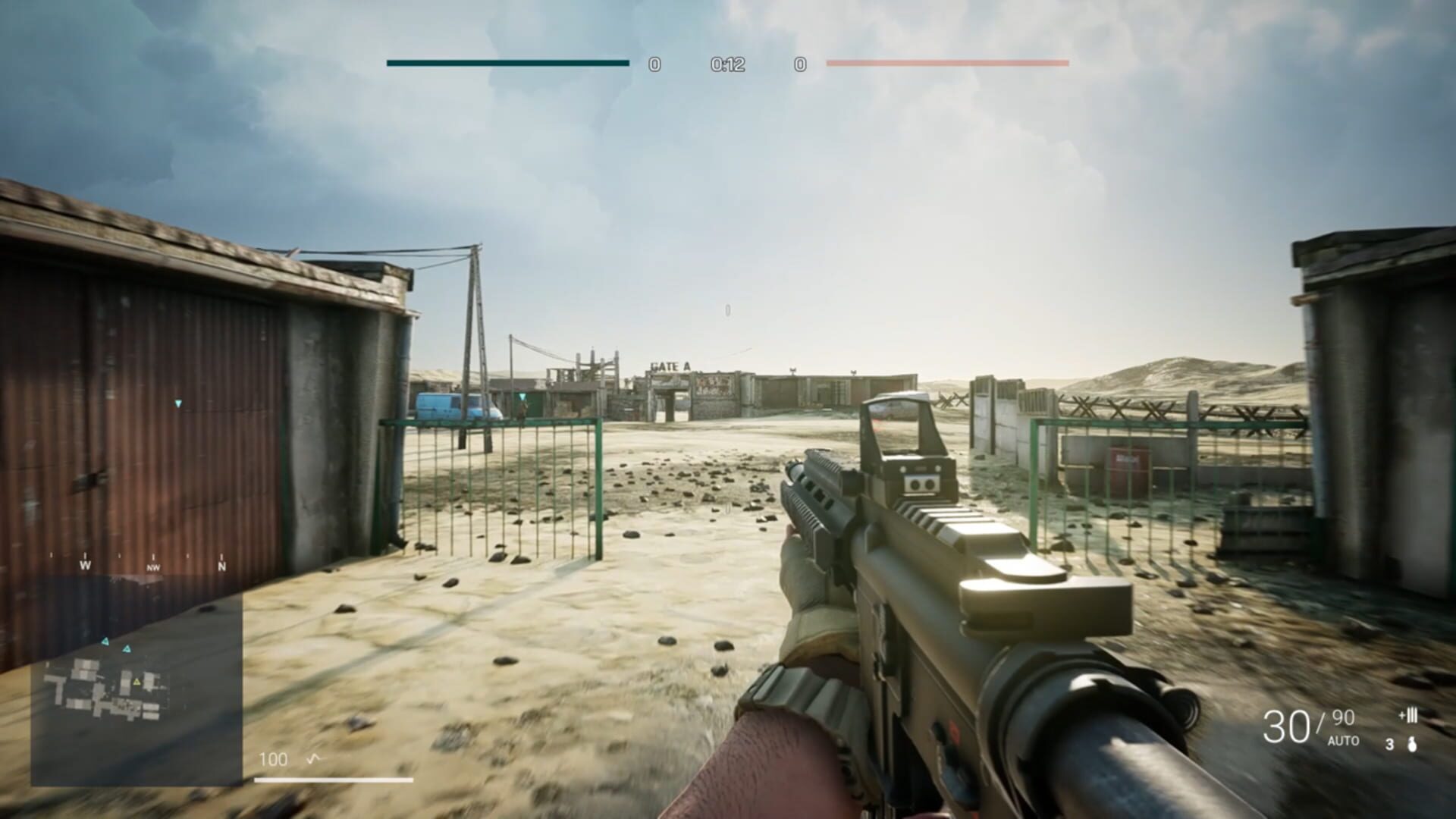
Task: Click the health value 100 above the health bar
Action: coord(273,758)
